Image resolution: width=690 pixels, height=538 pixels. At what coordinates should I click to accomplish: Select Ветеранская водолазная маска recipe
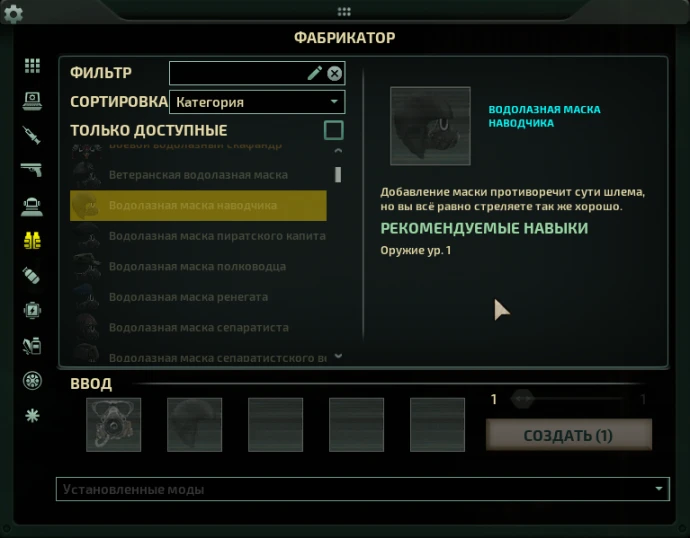[198, 175]
